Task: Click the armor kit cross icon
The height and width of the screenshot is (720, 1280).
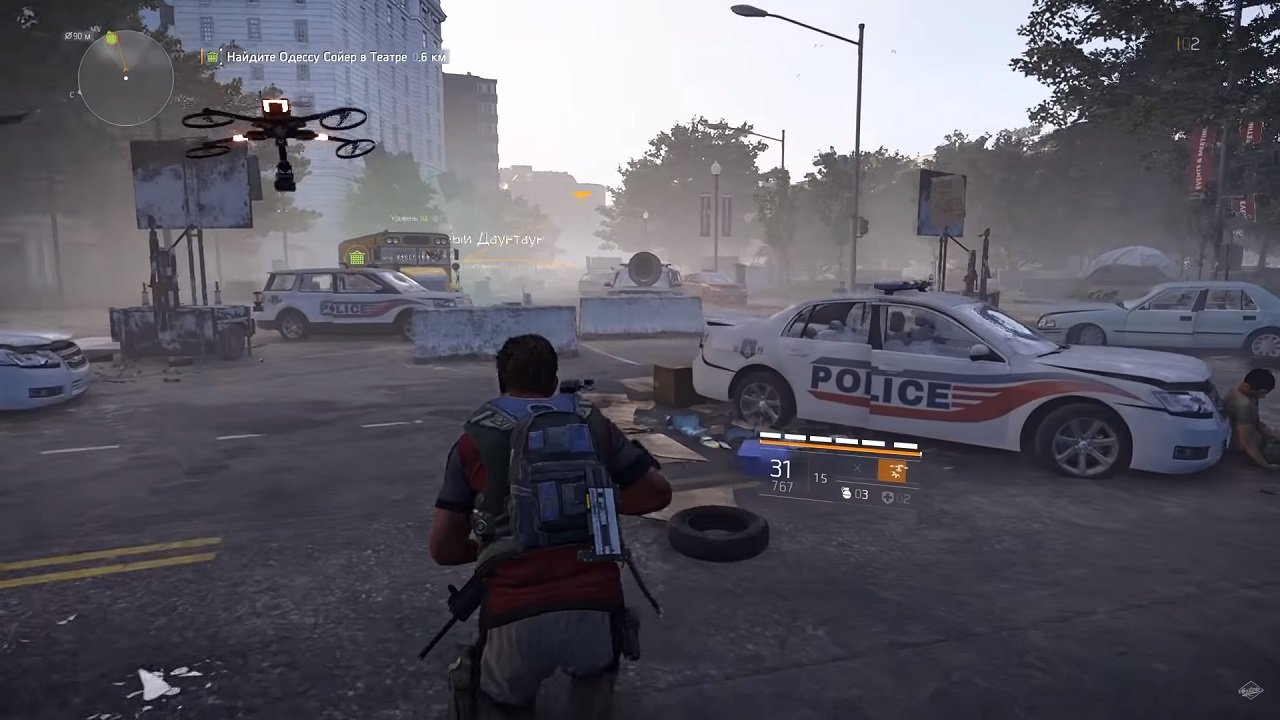Action: point(888,497)
